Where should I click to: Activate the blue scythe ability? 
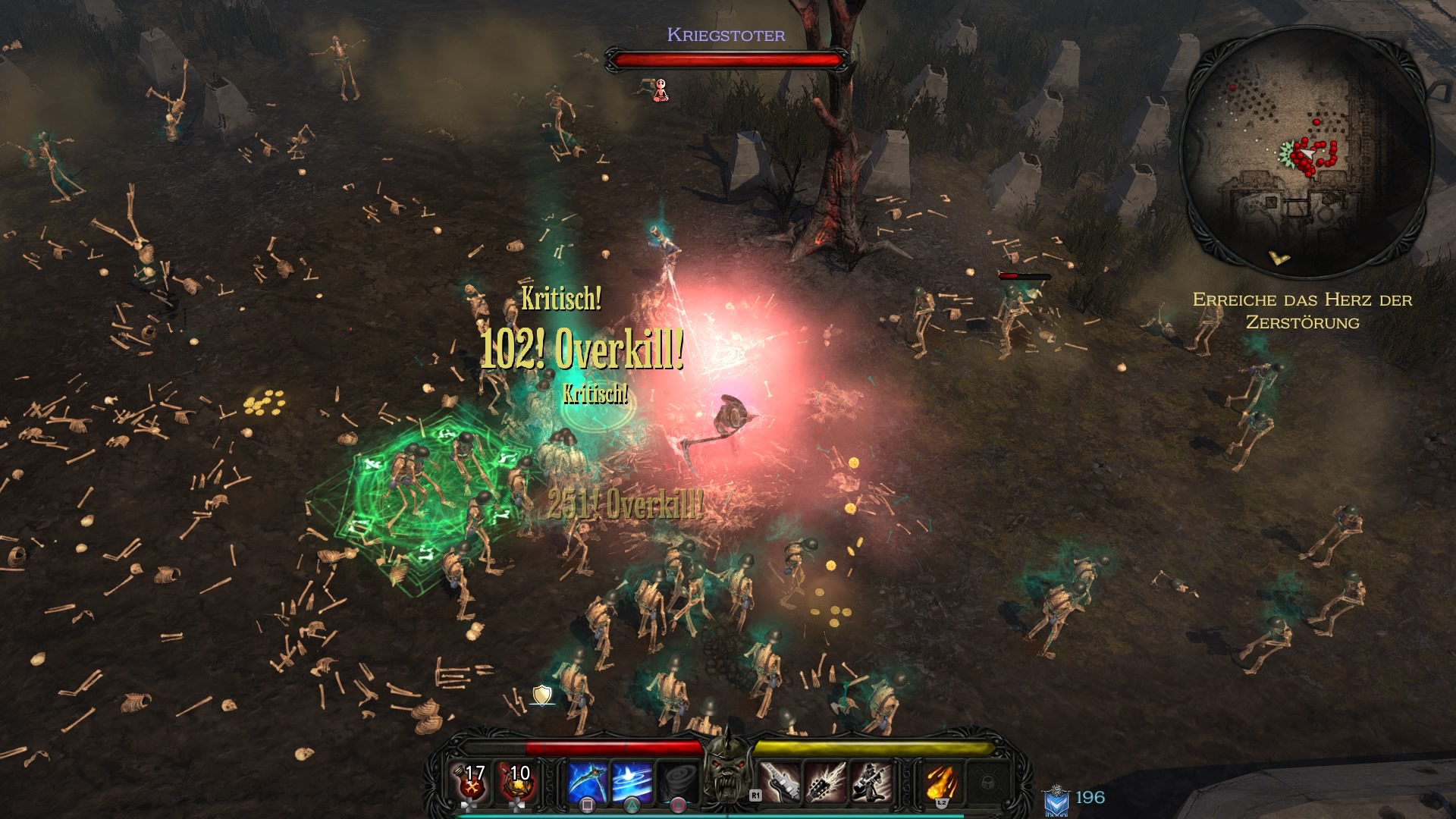[588, 782]
